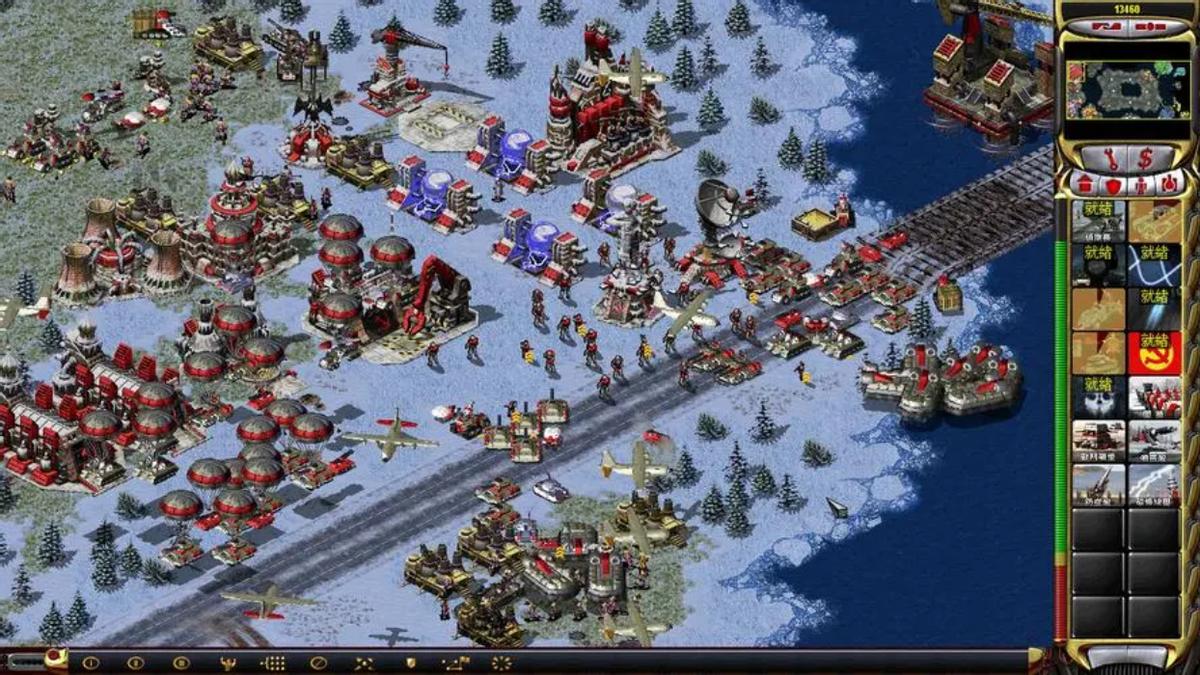Select the ready hammer-and-sickle cameo

coord(1154,353)
